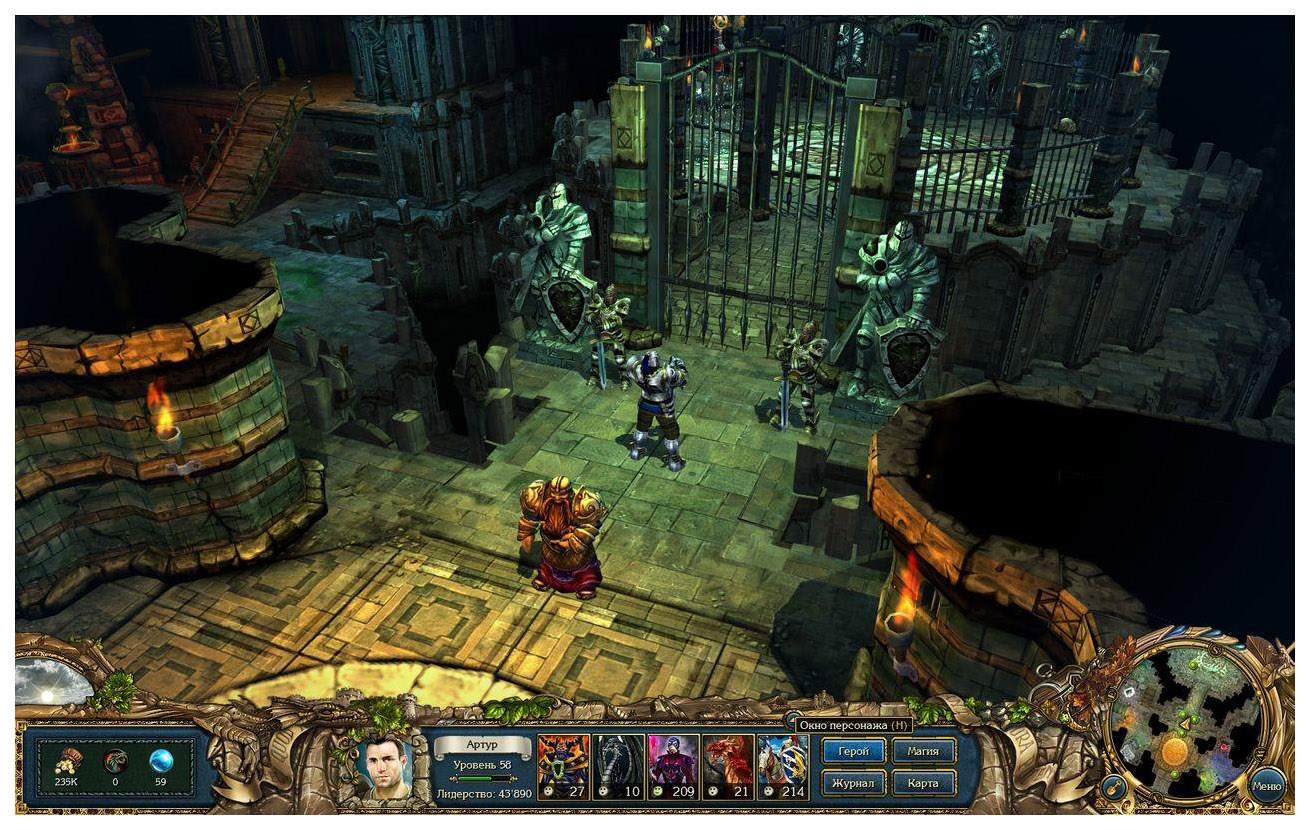Open the Журнал quest journal
The image size is (1310, 830).
click(x=853, y=783)
